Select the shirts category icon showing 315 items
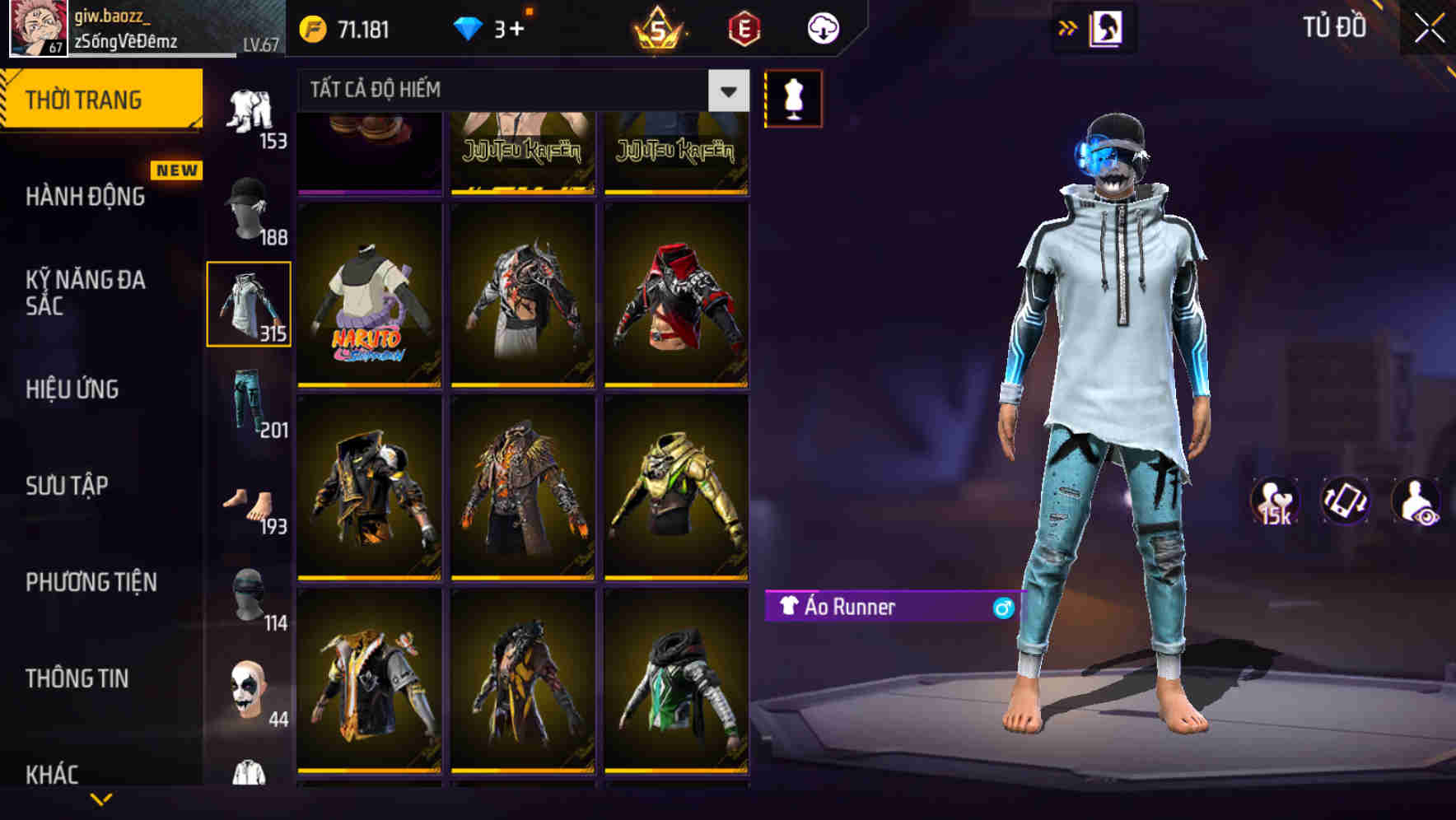The image size is (1456, 820). [250, 301]
